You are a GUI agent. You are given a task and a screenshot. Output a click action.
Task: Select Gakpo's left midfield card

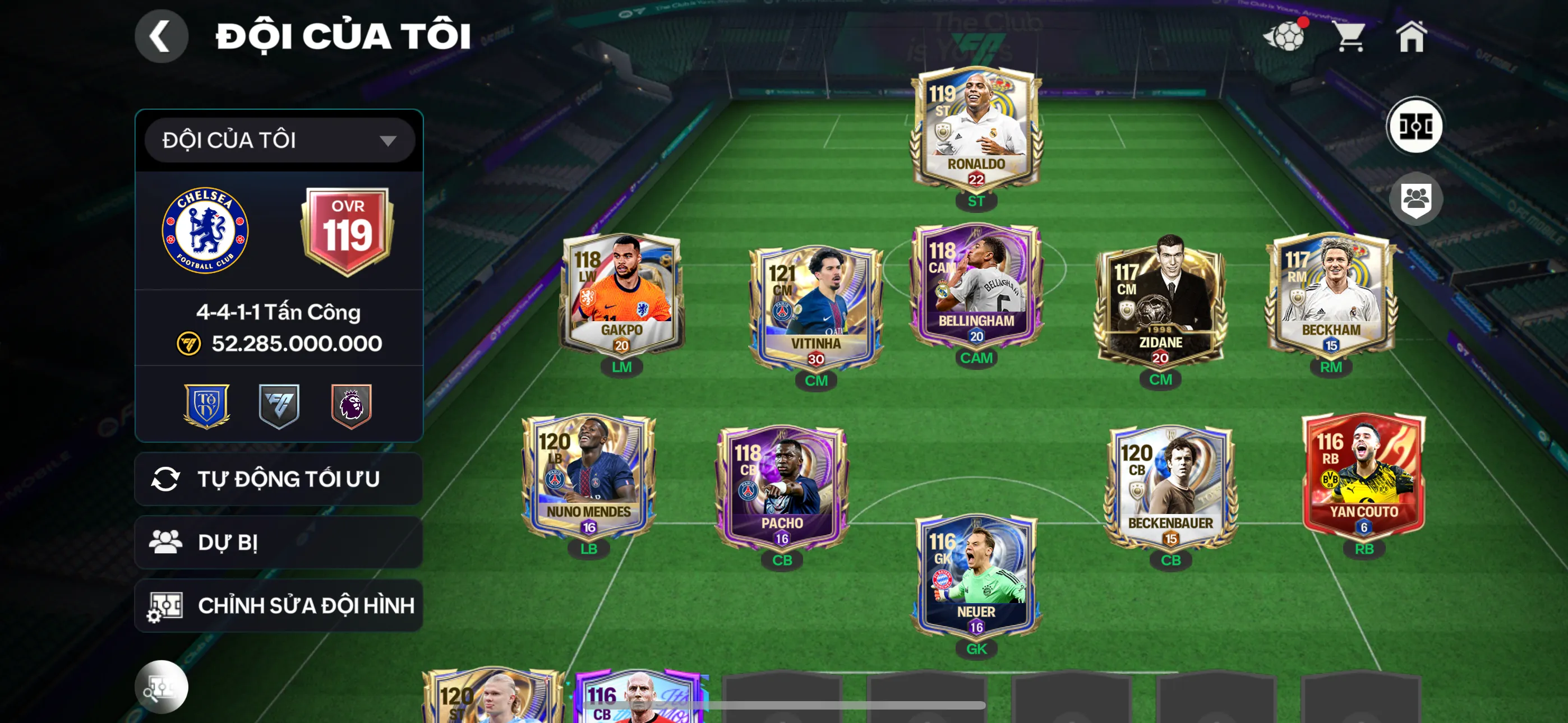point(621,295)
